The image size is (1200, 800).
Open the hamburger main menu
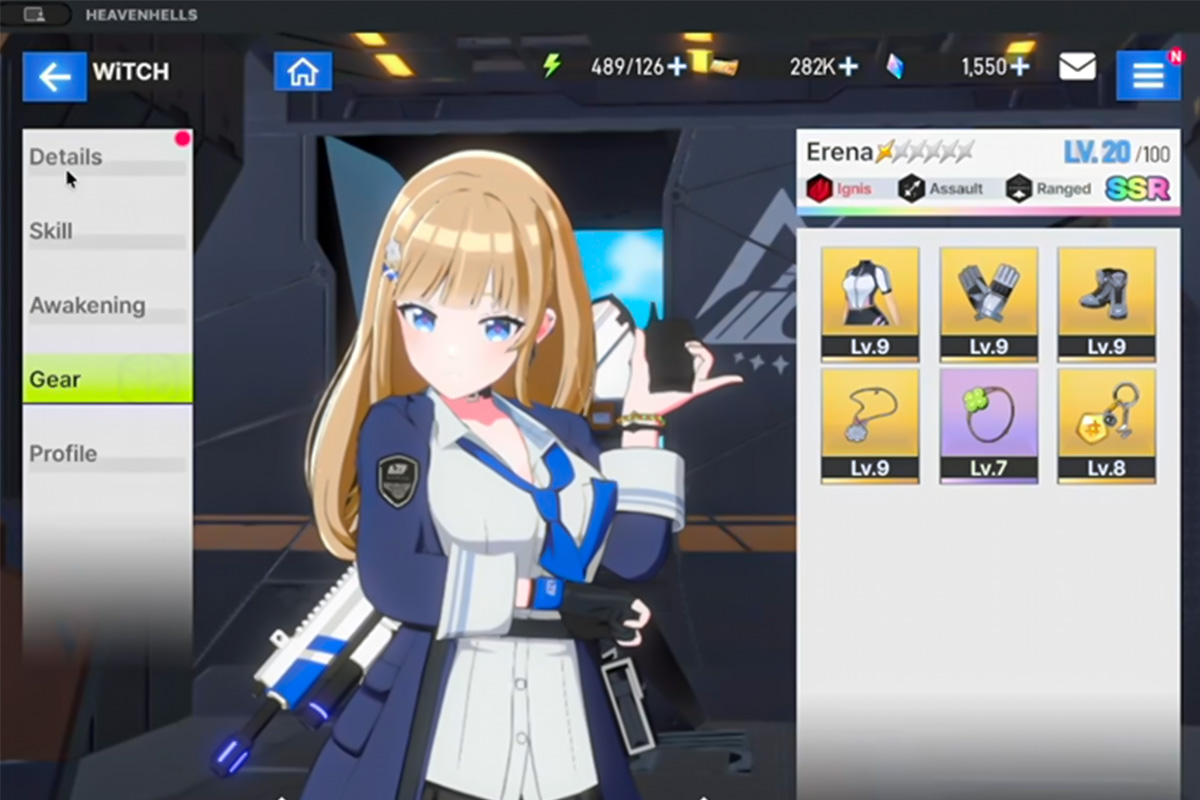tap(1147, 75)
